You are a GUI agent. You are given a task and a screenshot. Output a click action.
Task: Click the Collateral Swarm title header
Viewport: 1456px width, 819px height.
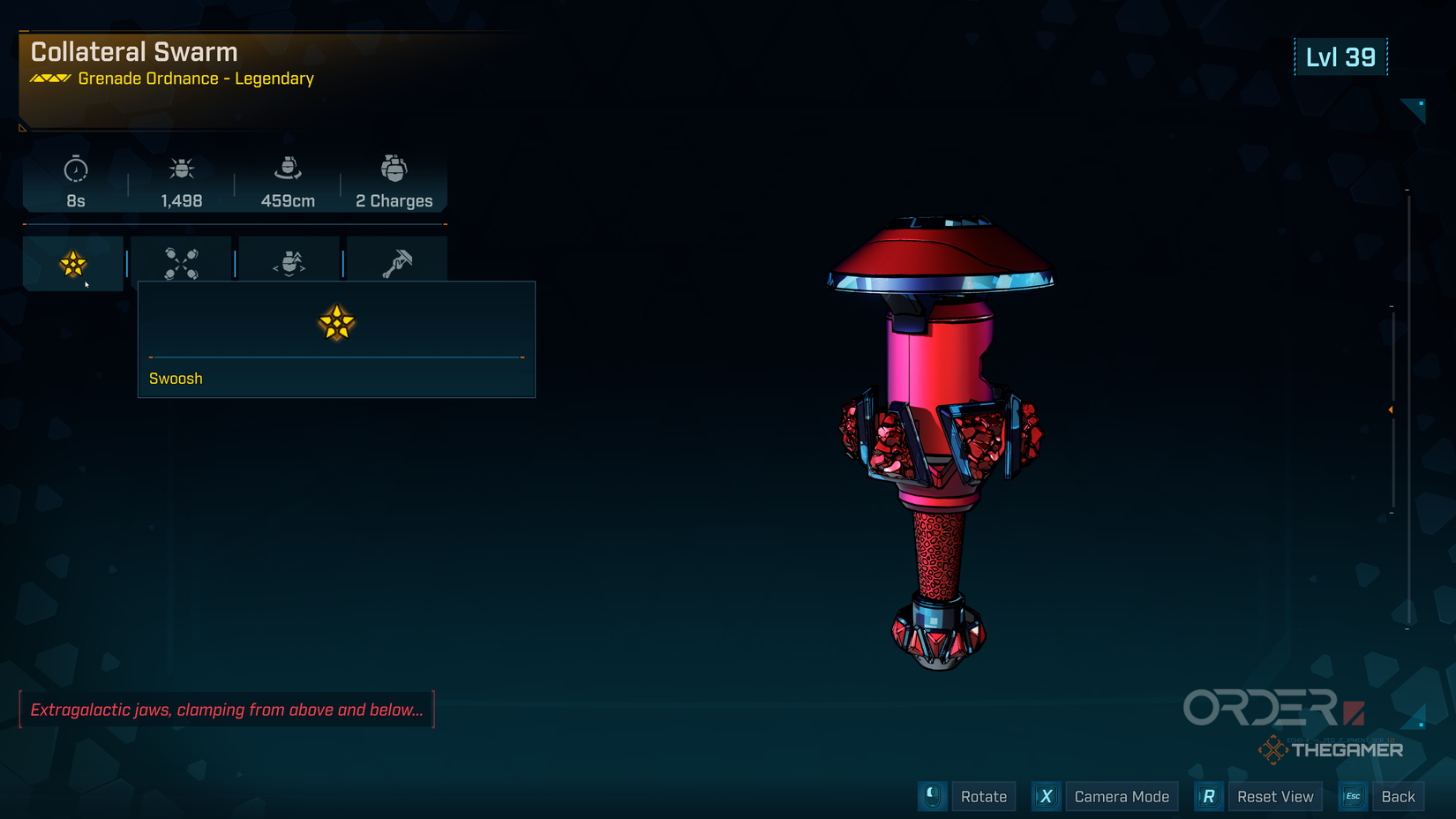pyautogui.click(x=133, y=52)
